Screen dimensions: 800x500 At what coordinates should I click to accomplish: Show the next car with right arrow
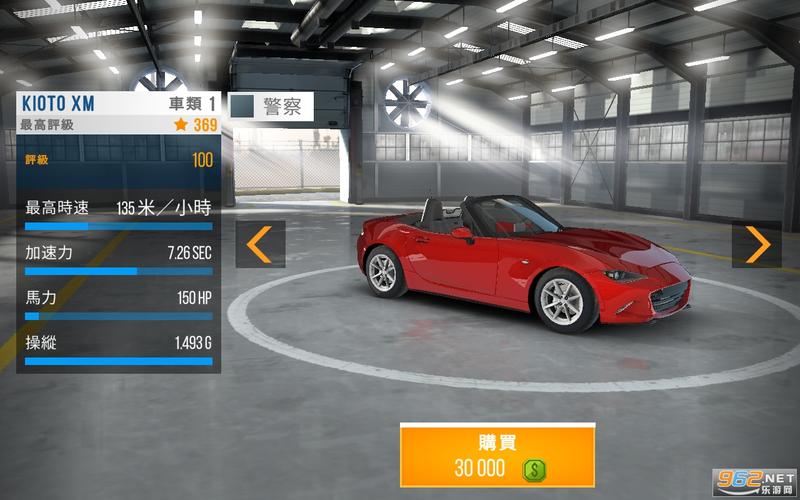click(x=757, y=244)
